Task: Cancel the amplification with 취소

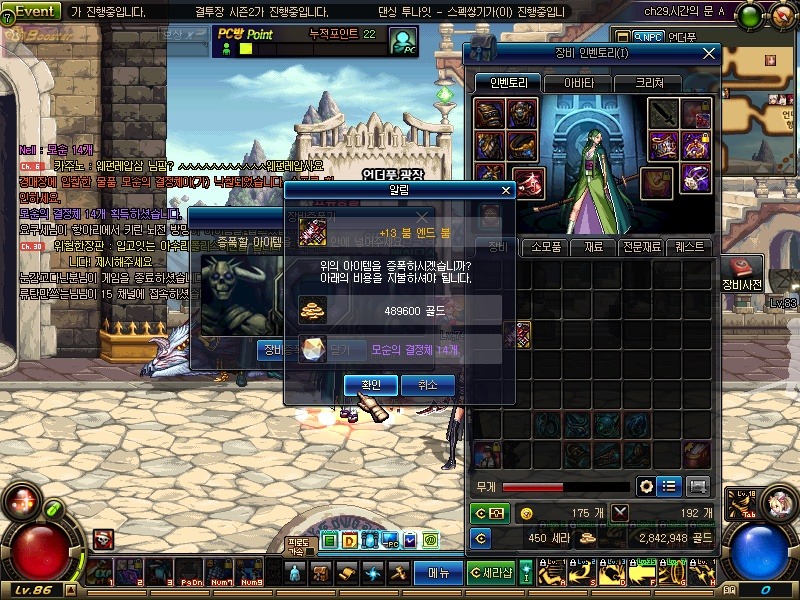Action: (x=428, y=385)
